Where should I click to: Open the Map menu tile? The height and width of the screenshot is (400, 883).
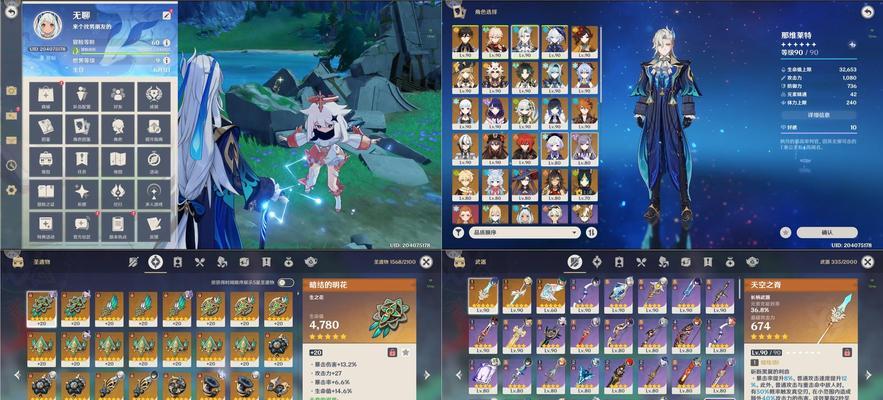(118, 159)
